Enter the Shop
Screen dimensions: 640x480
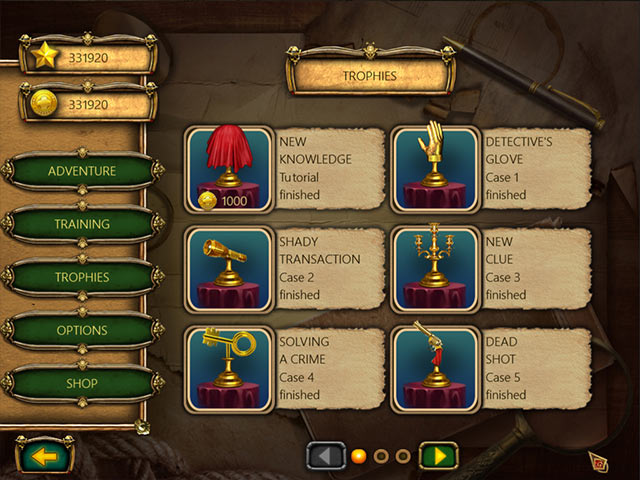[82, 383]
